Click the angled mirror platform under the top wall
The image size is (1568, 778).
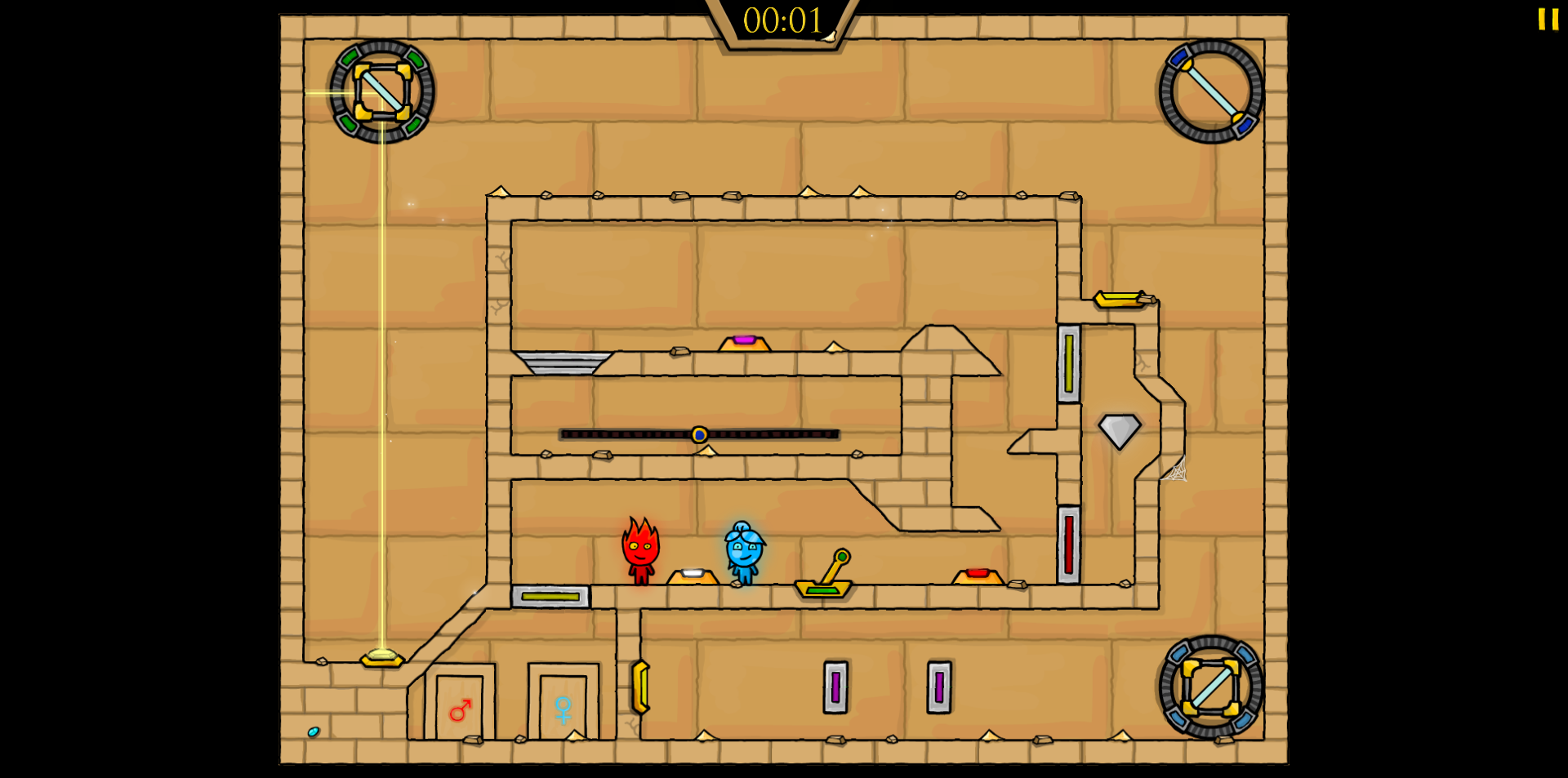(x=563, y=363)
